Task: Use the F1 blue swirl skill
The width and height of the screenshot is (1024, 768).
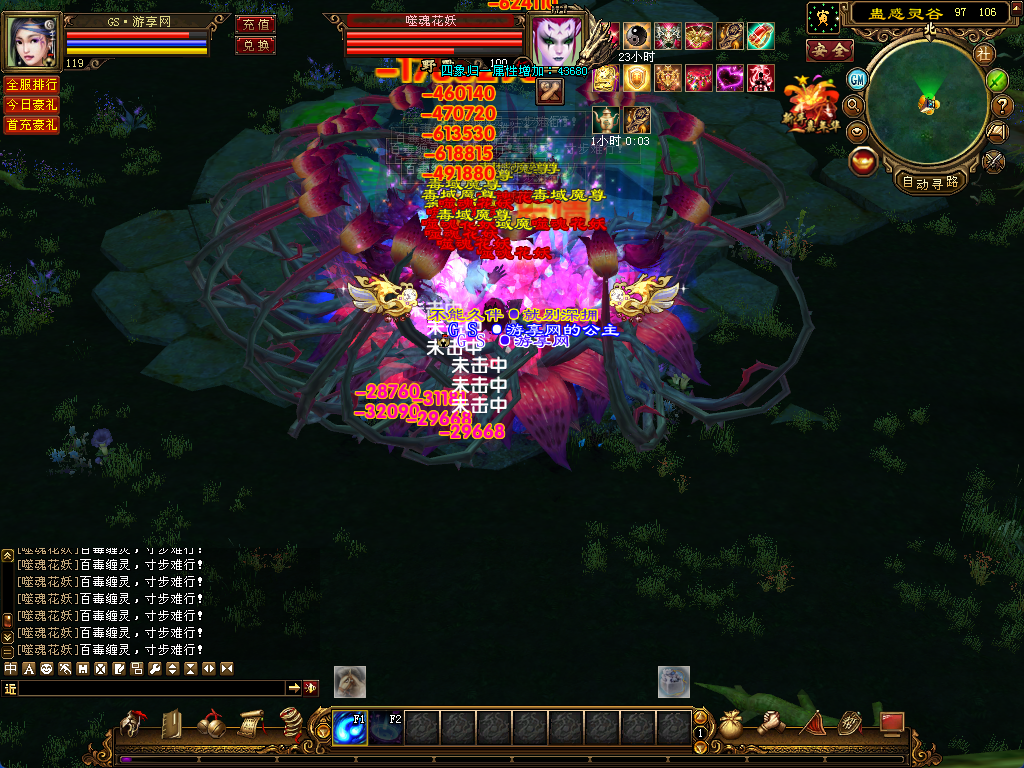Action: (350, 727)
